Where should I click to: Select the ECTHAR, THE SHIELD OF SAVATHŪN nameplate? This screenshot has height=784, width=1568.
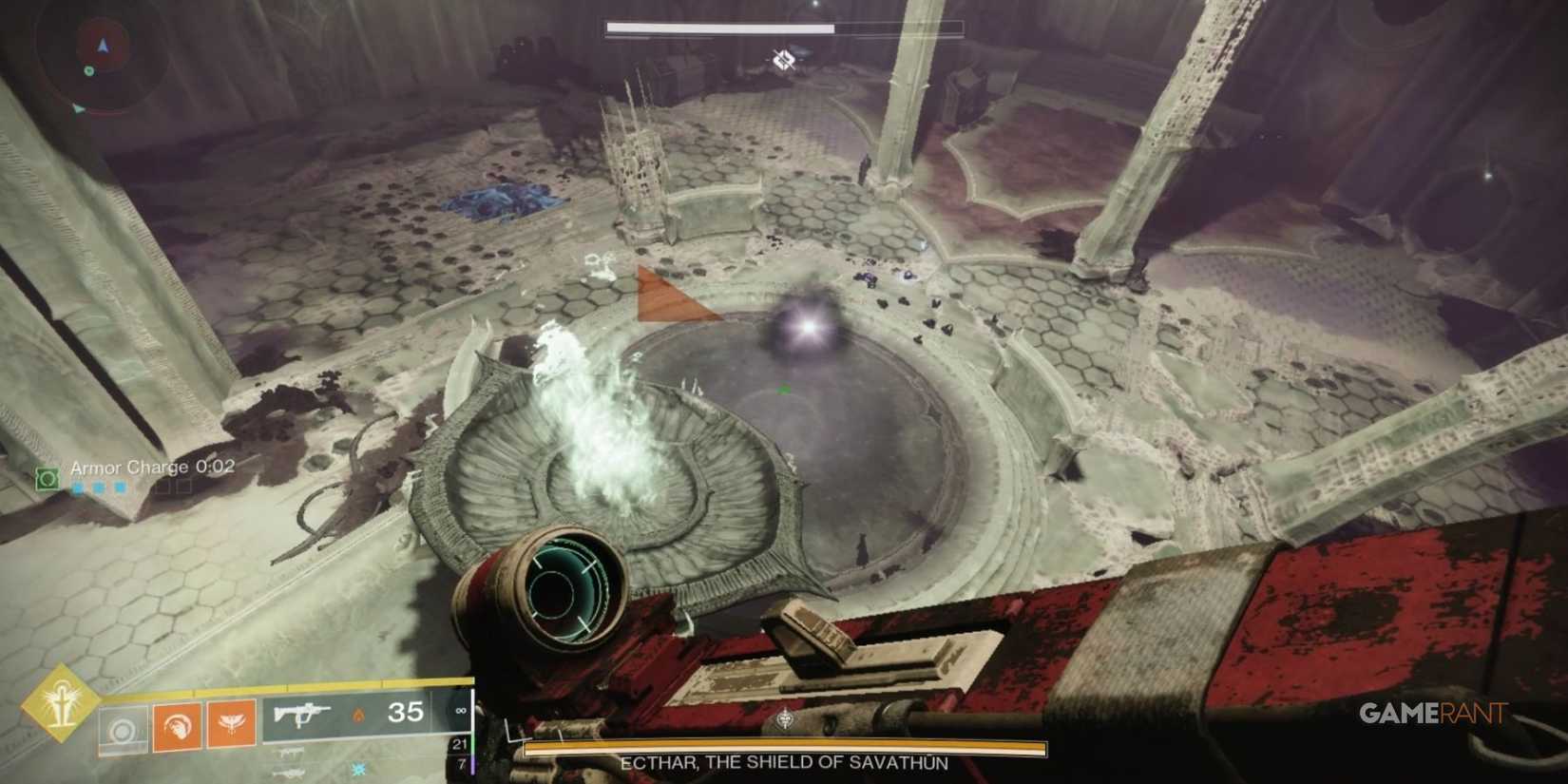[x=784, y=761]
